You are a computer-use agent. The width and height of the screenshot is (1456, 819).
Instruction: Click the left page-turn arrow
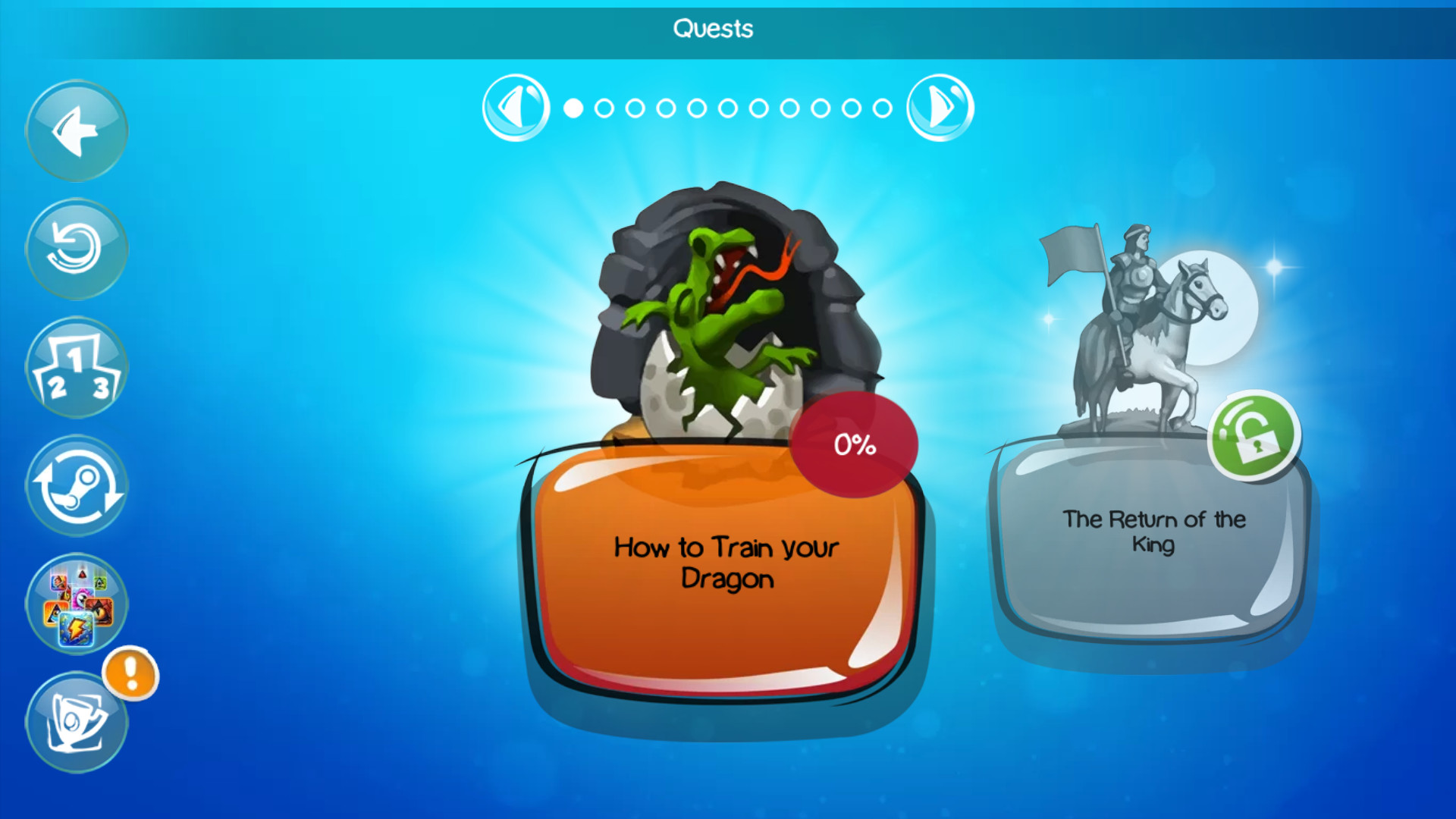[x=516, y=107]
